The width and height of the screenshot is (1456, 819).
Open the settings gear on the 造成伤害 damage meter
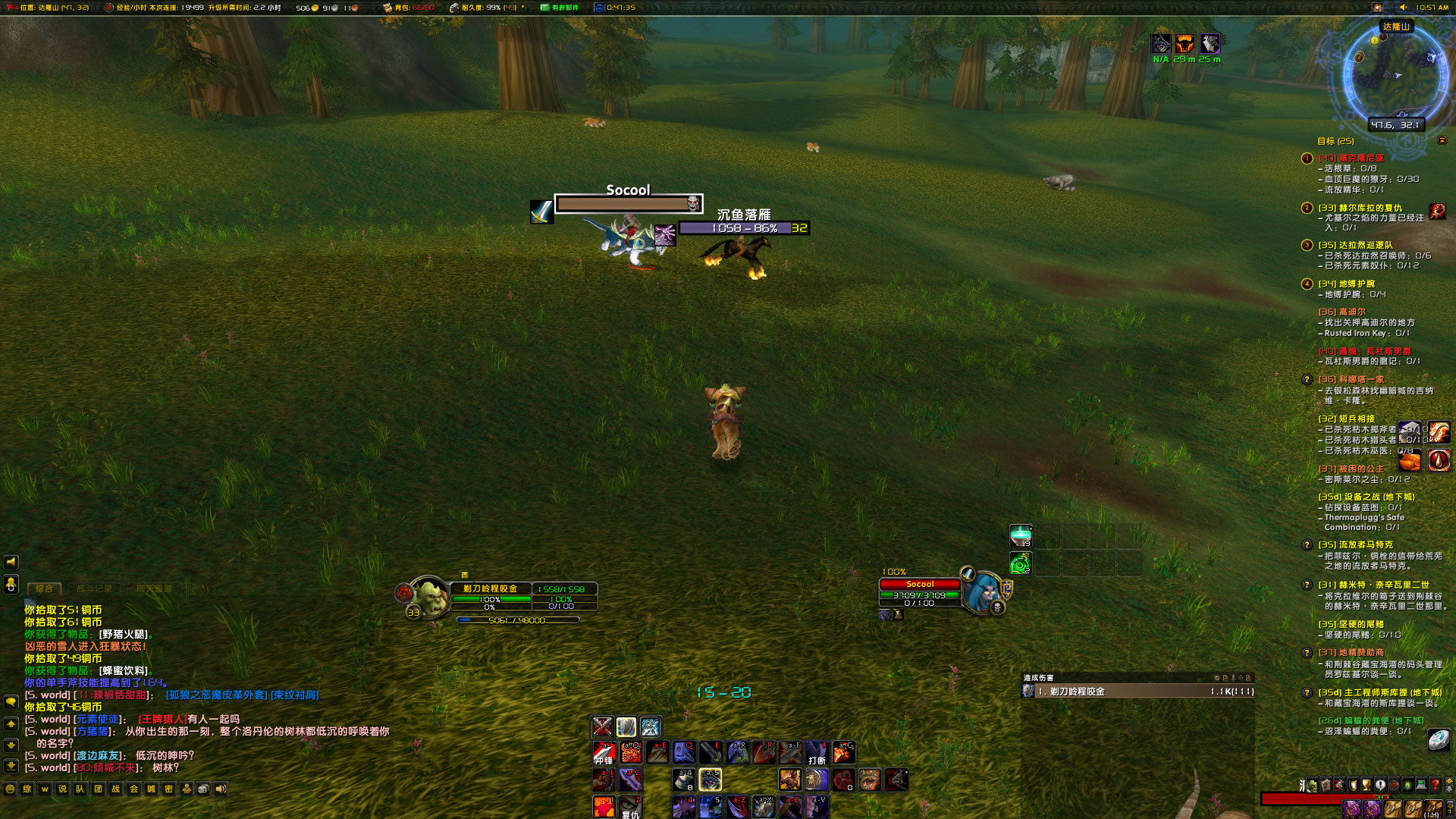pyautogui.click(x=1216, y=678)
